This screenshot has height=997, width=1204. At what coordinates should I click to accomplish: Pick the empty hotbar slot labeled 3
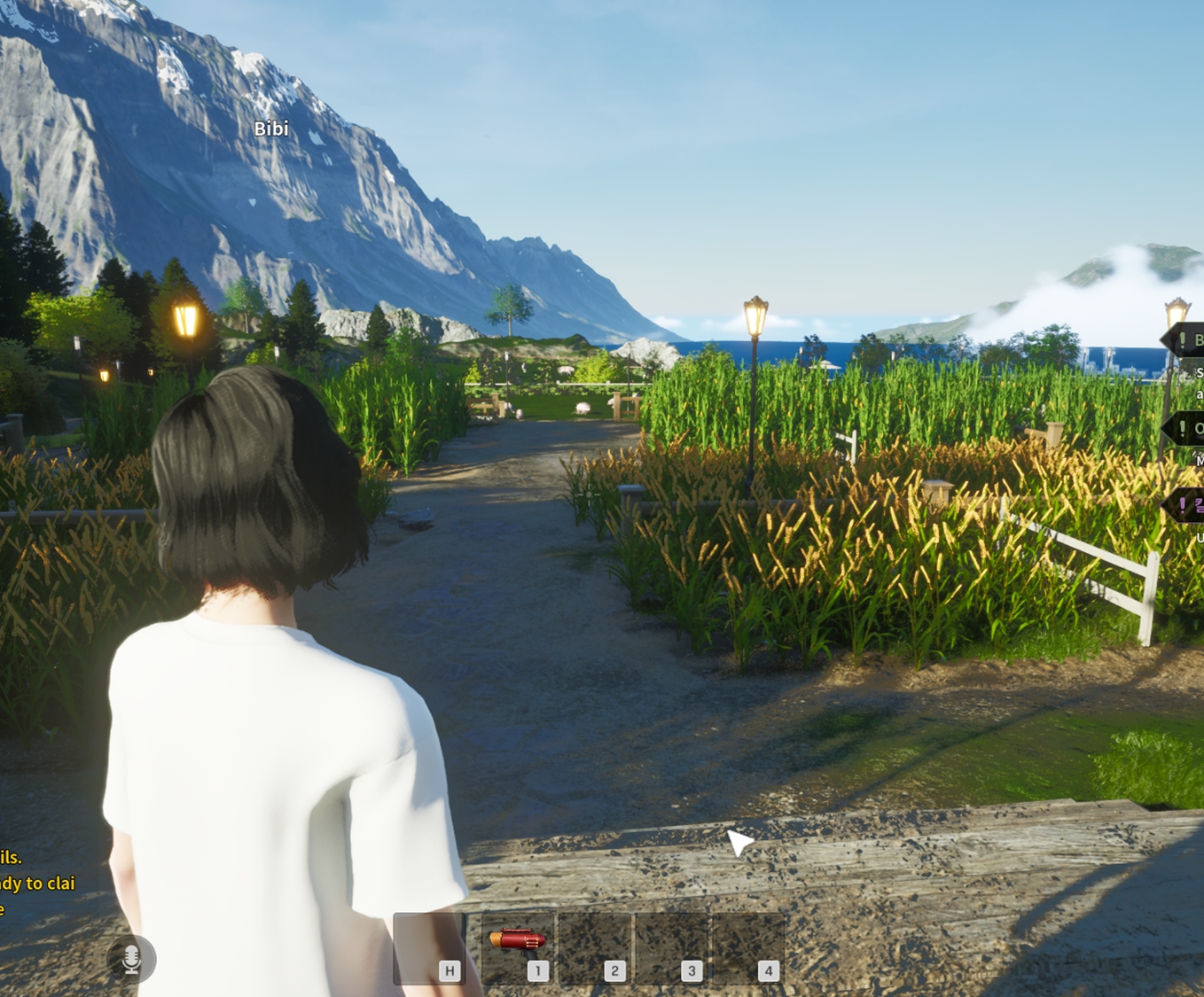671,948
